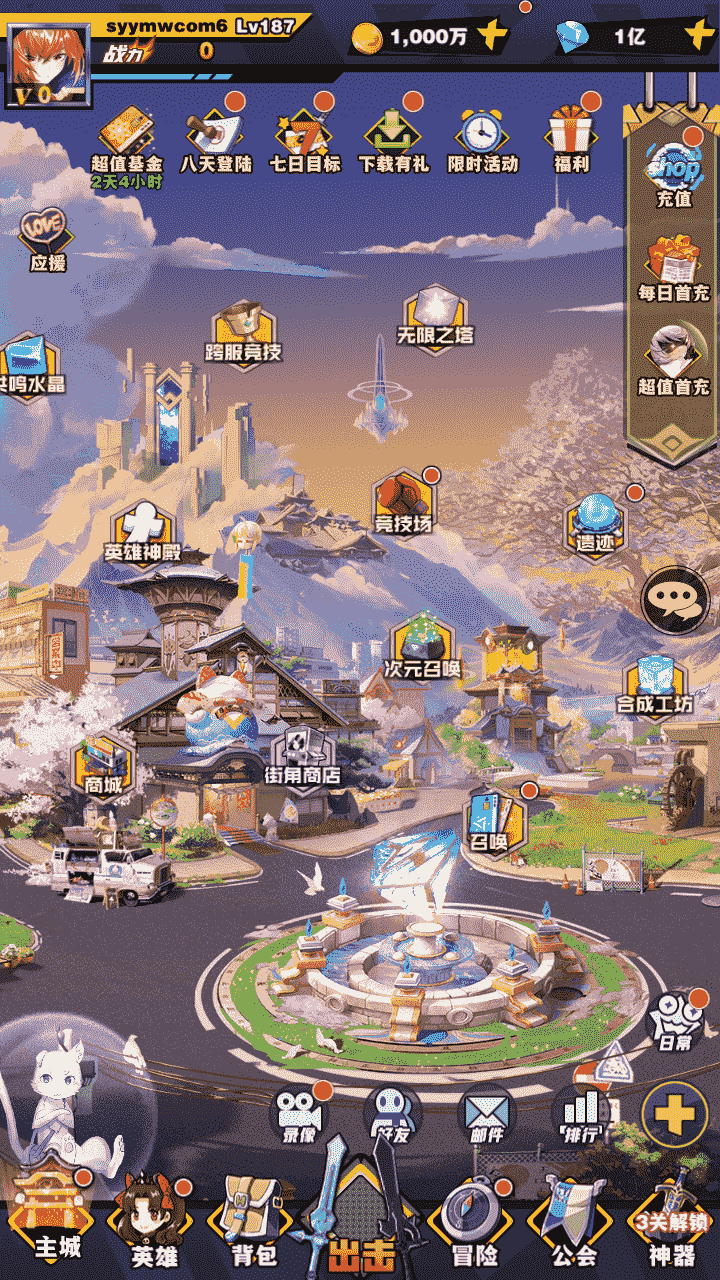This screenshot has width=720, height=1280.
Task: Add gold with the plus button
Action: (492, 37)
